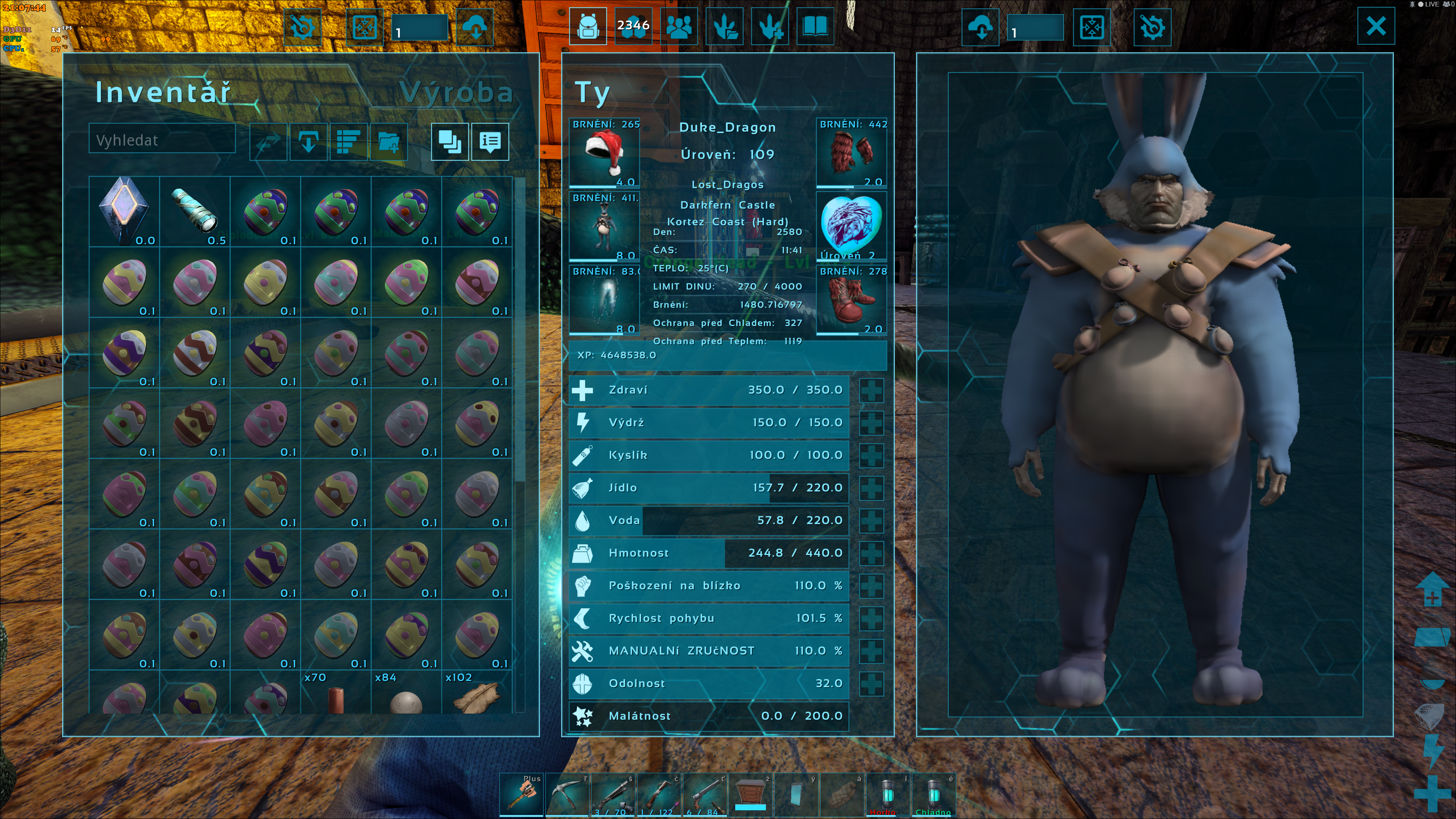
Task: Select the flashlight item weighing 0.5
Action: point(195,211)
